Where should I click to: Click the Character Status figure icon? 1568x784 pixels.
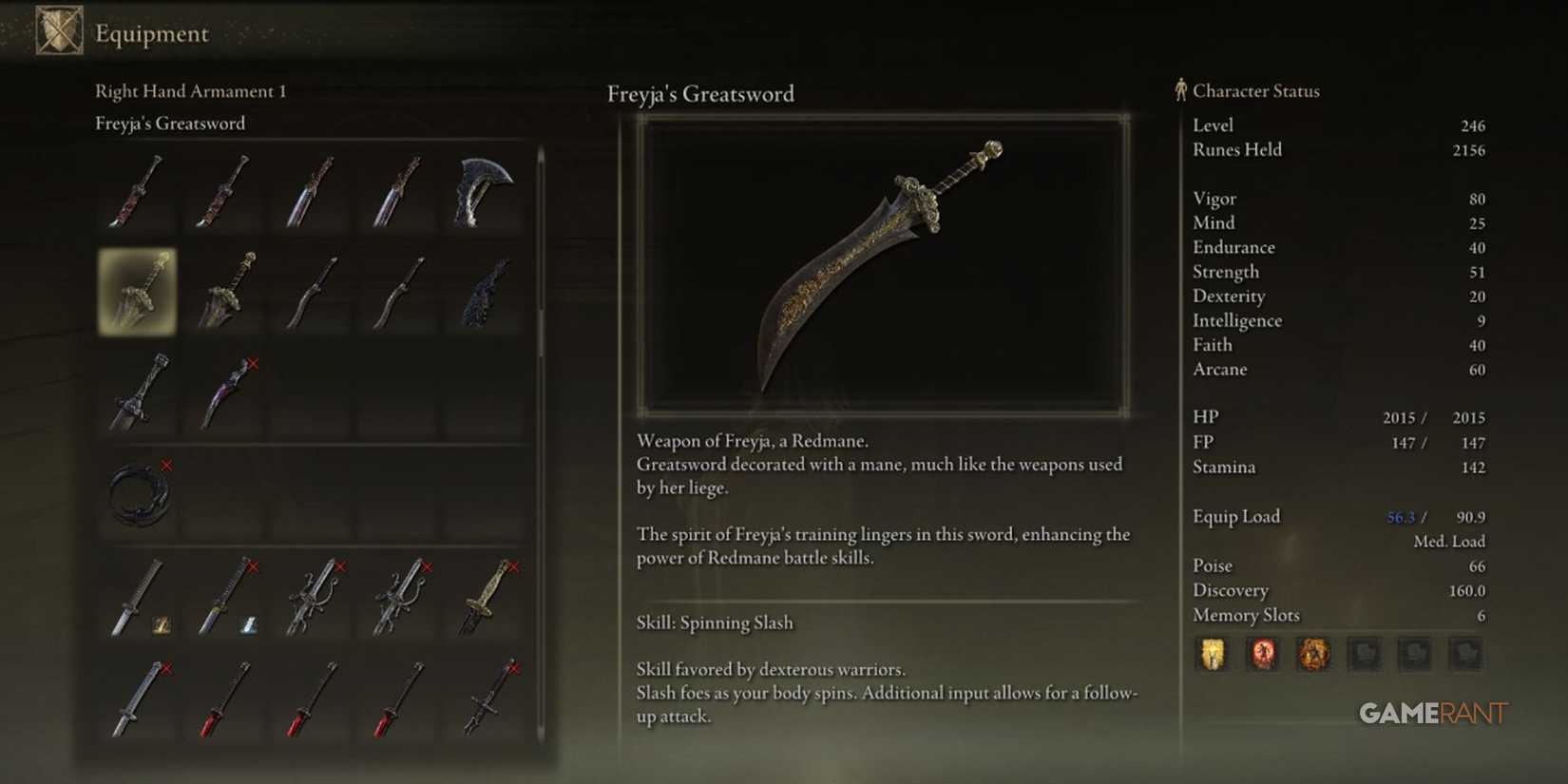pyautogui.click(x=1178, y=90)
